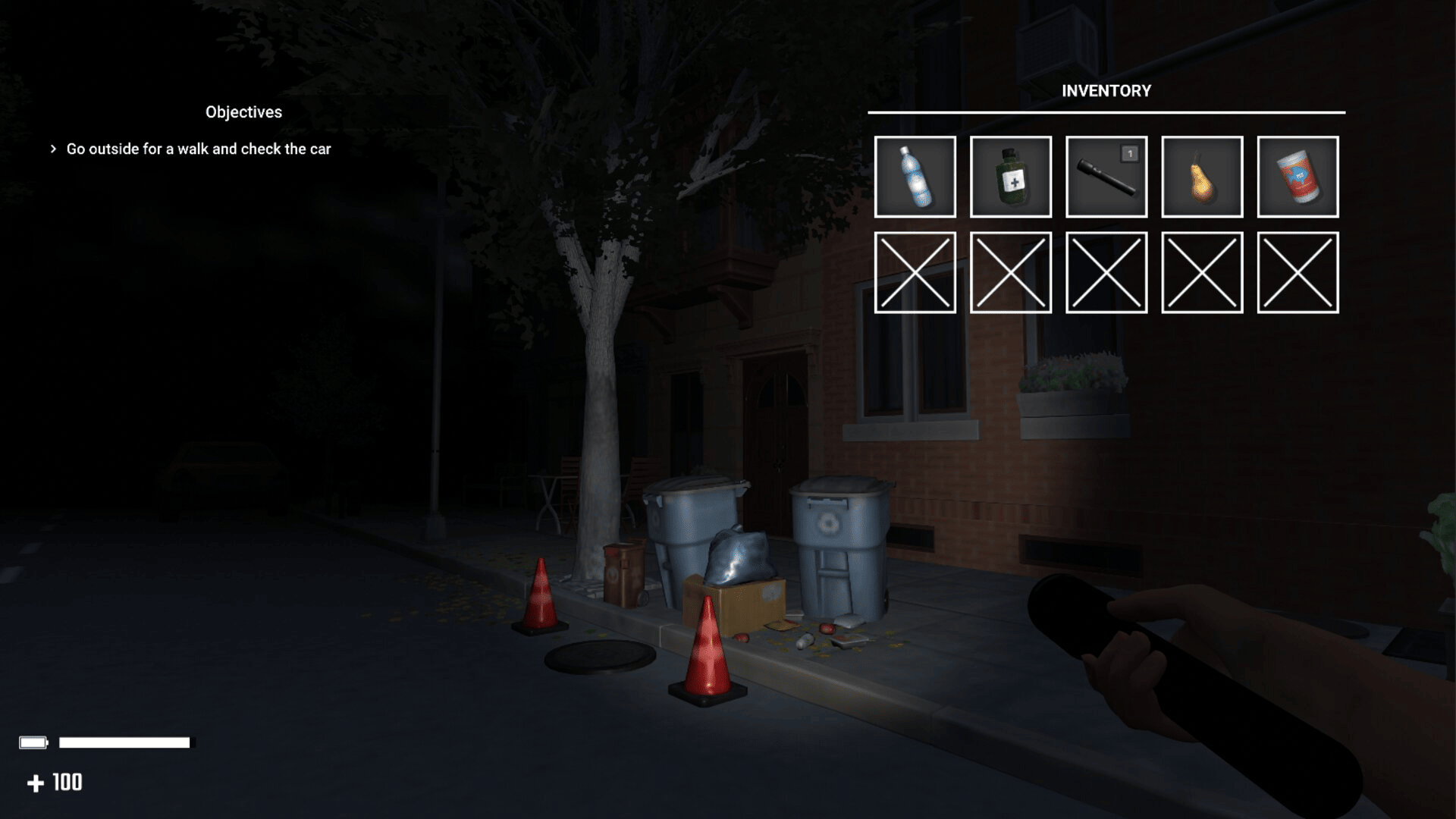This screenshot has width=1456, height=819.
Task: Select the medicine bottle with cross label
Action: 1010,177
